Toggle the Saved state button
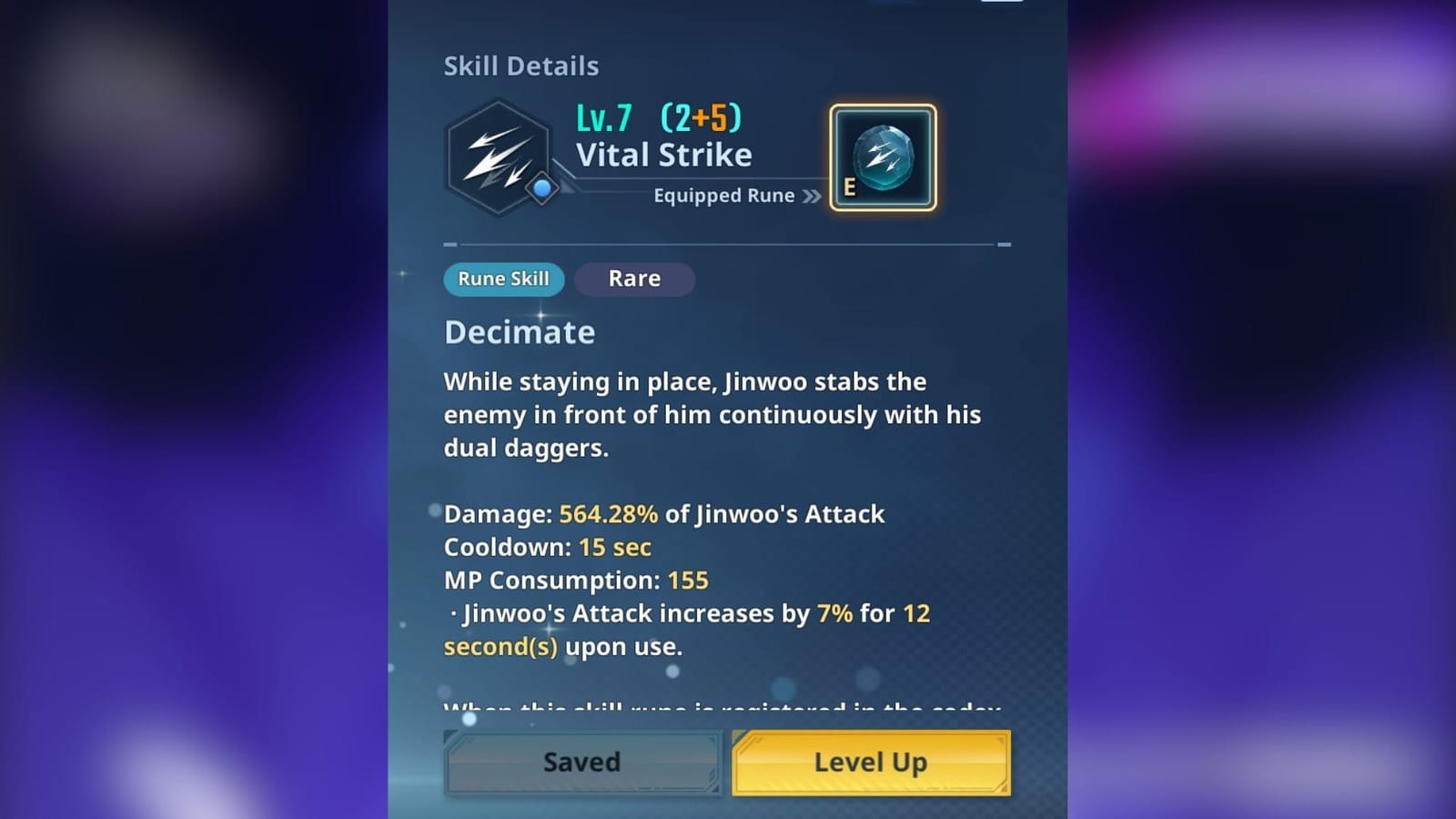The image size is (1456, 819). 582,763
